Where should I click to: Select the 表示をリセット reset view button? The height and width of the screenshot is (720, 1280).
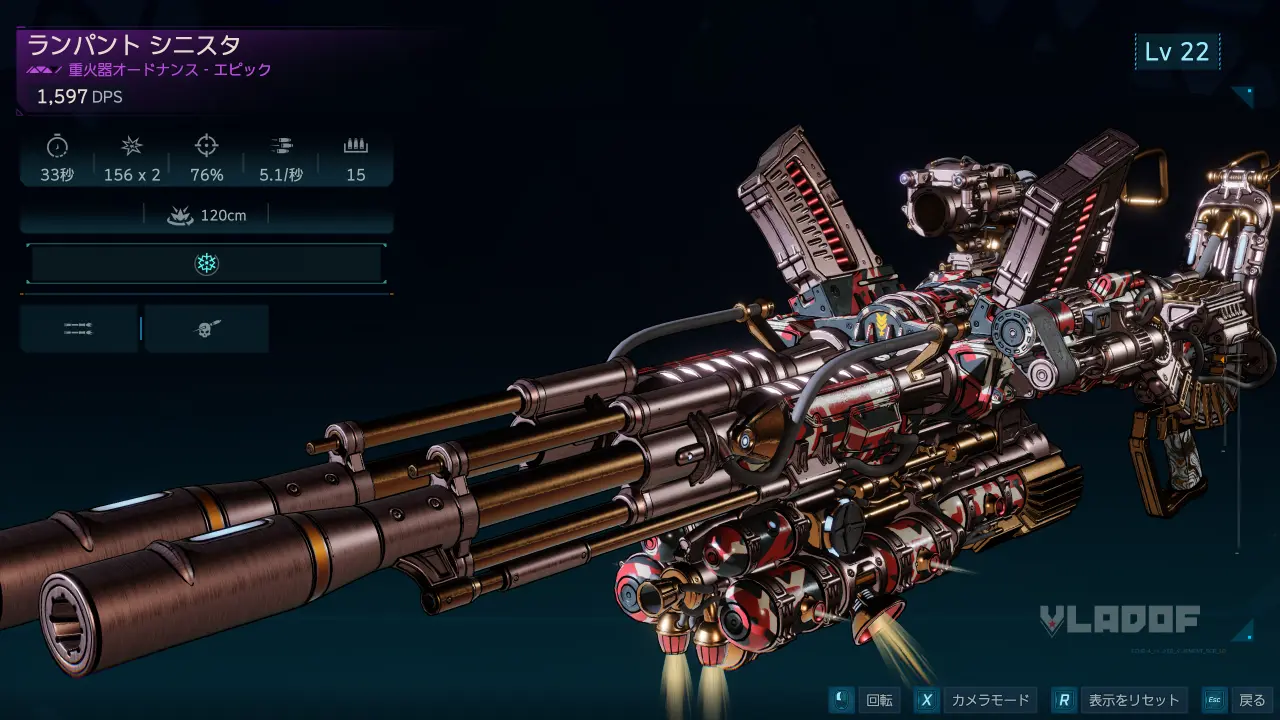(x=1120, y=700)
